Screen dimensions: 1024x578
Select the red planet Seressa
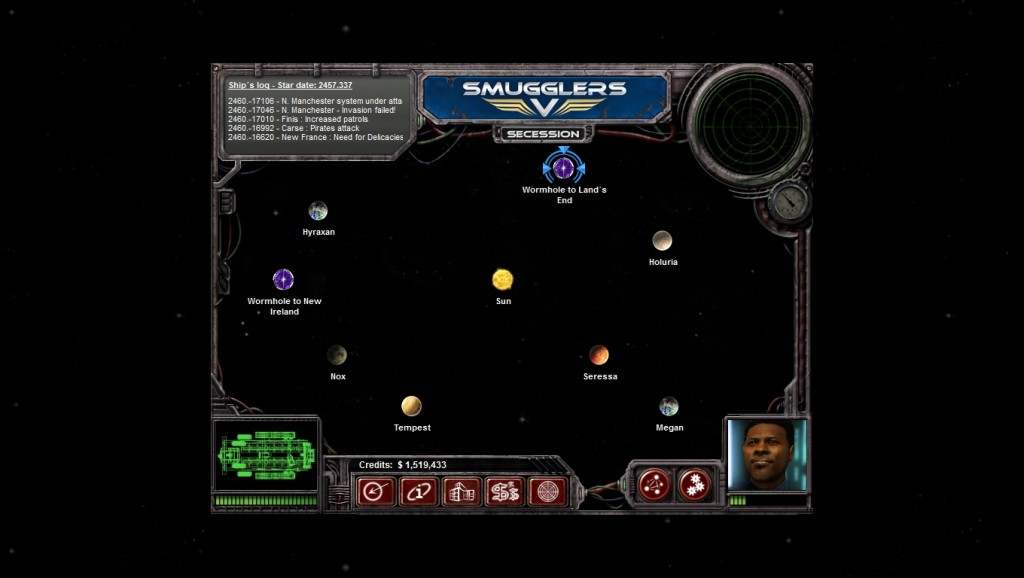(599, 355)
